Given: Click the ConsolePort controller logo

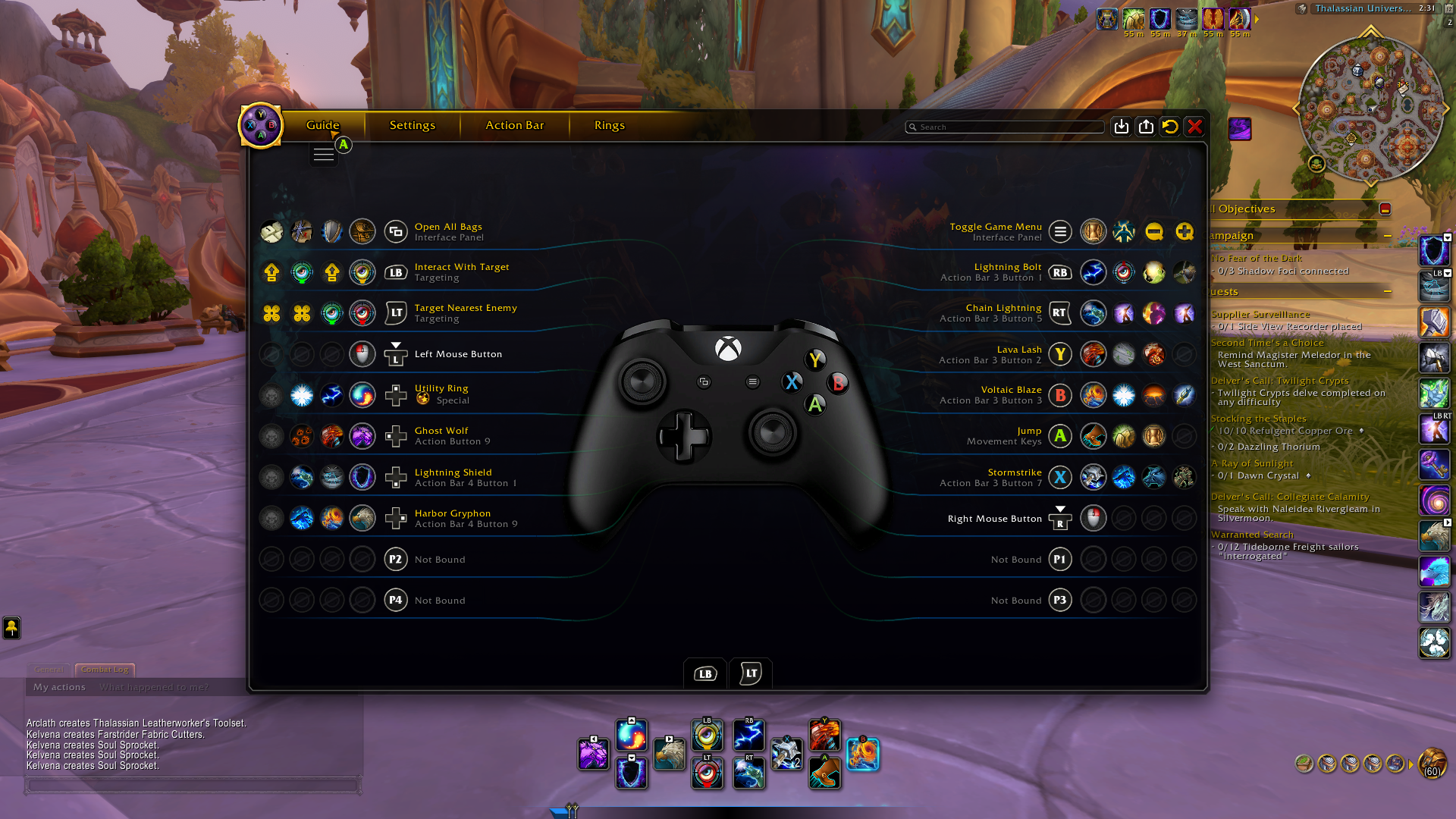Looking at the screenshot, I should tap(260, 125).
